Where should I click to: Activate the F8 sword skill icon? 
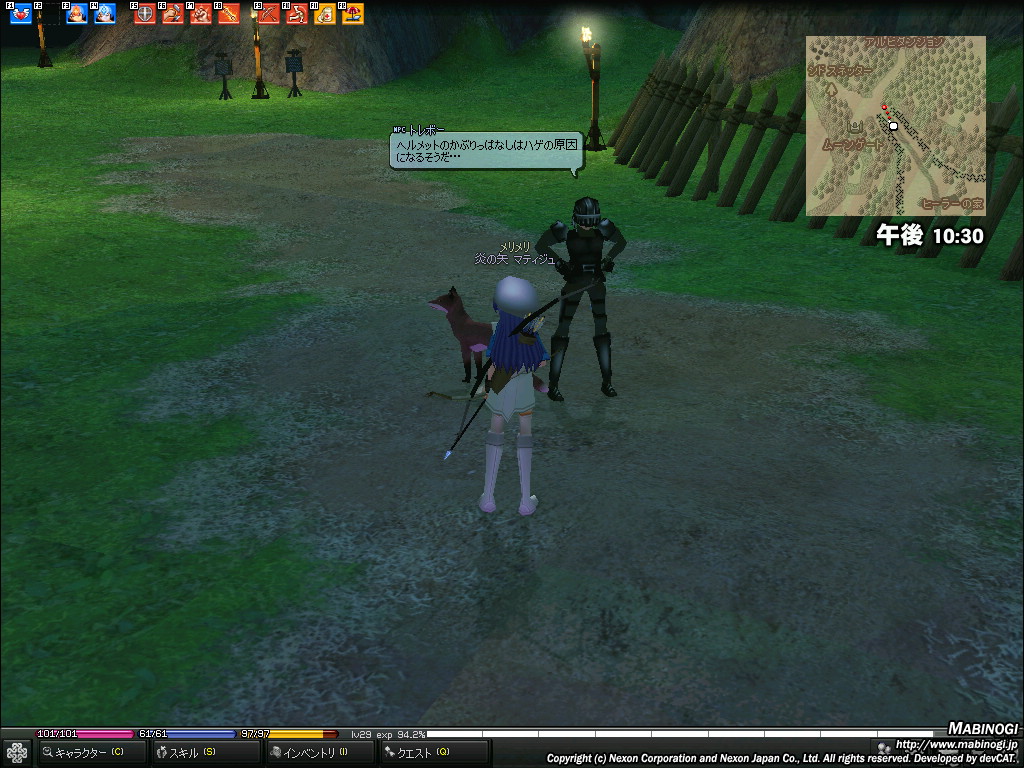point(228,14)
